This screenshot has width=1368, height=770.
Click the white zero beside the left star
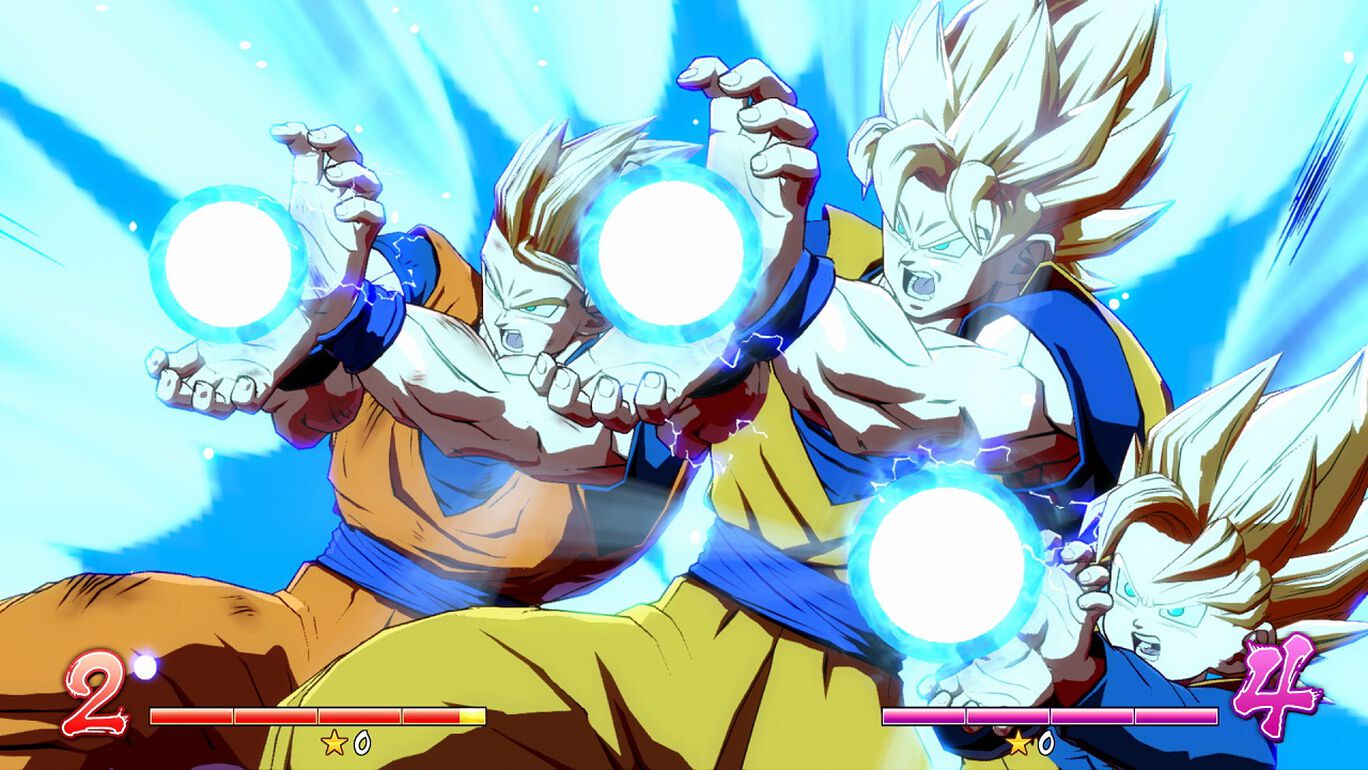pyautogui.click(x=360, y=743)
